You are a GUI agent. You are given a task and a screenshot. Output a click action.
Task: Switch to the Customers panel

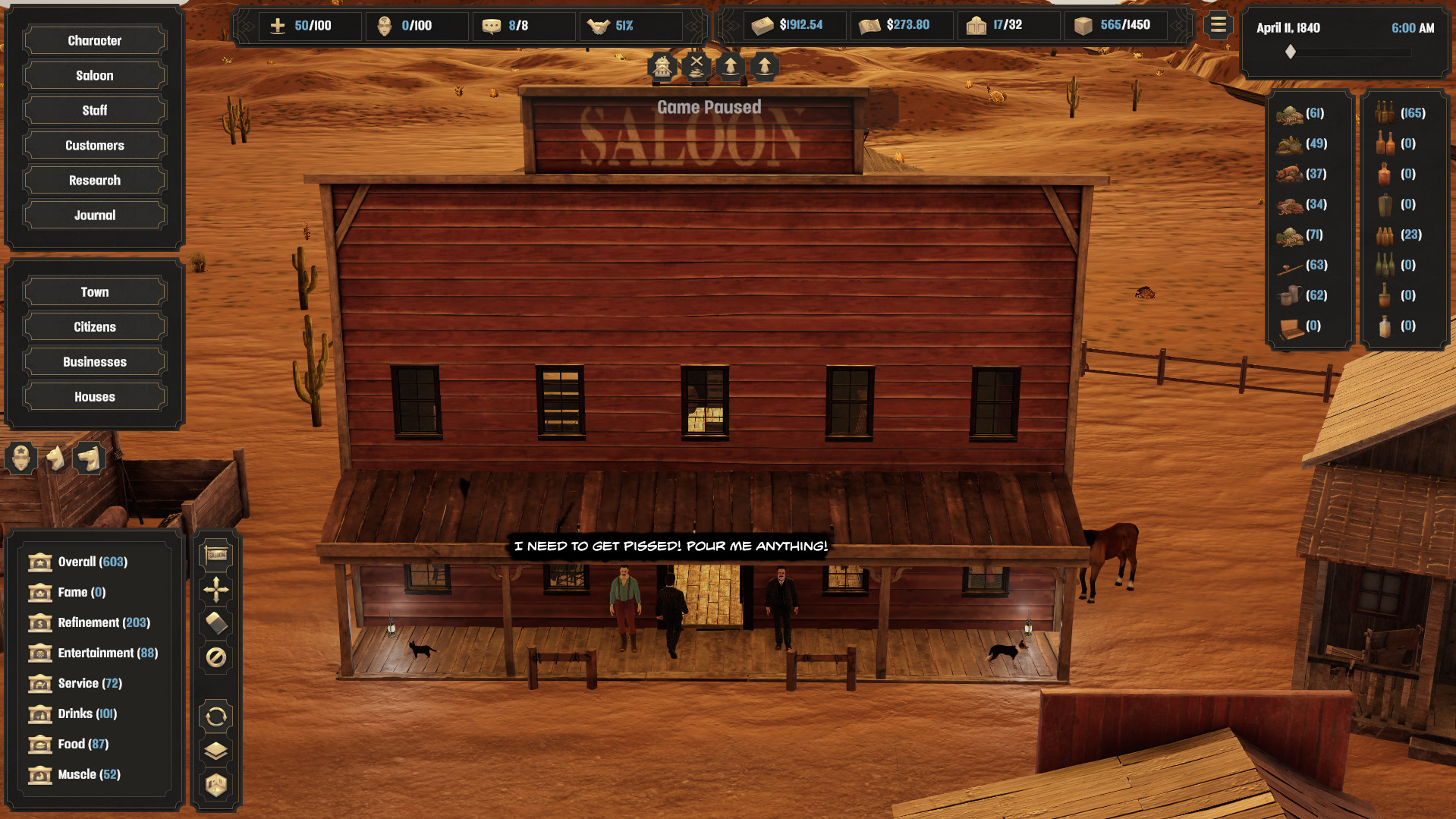[93, 145]
